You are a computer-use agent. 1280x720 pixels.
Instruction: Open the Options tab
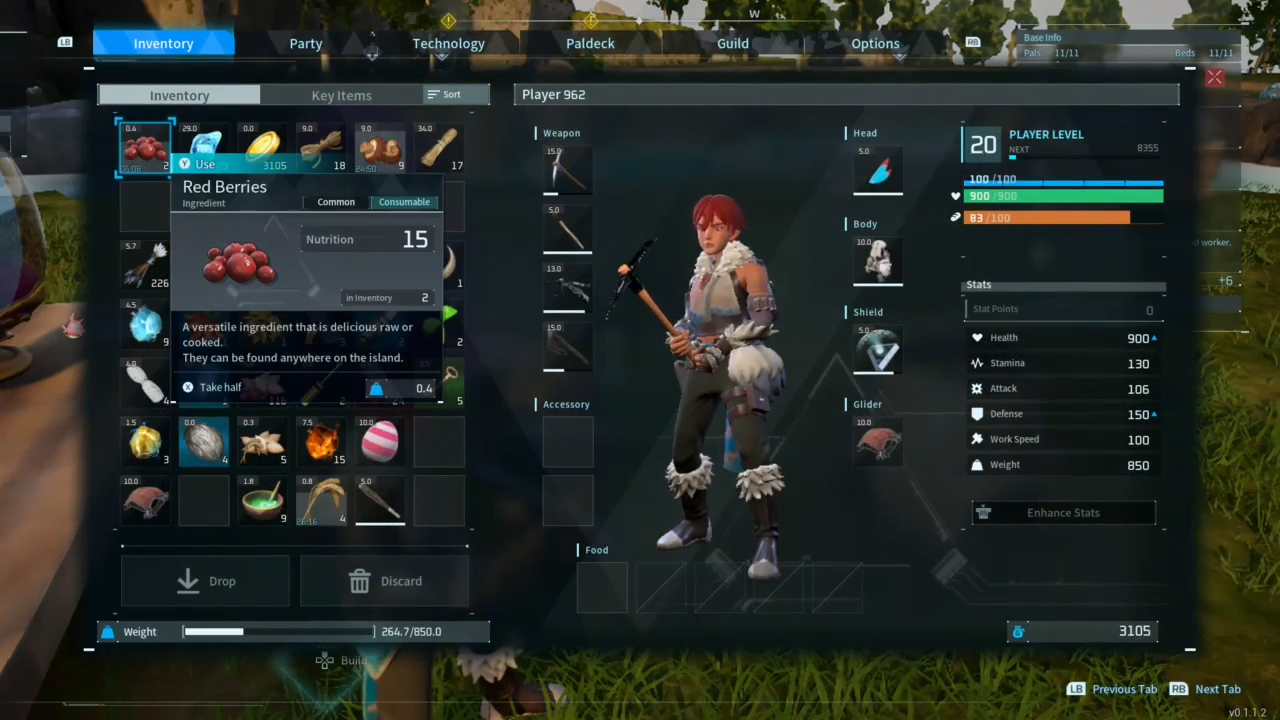coord(875,43)
